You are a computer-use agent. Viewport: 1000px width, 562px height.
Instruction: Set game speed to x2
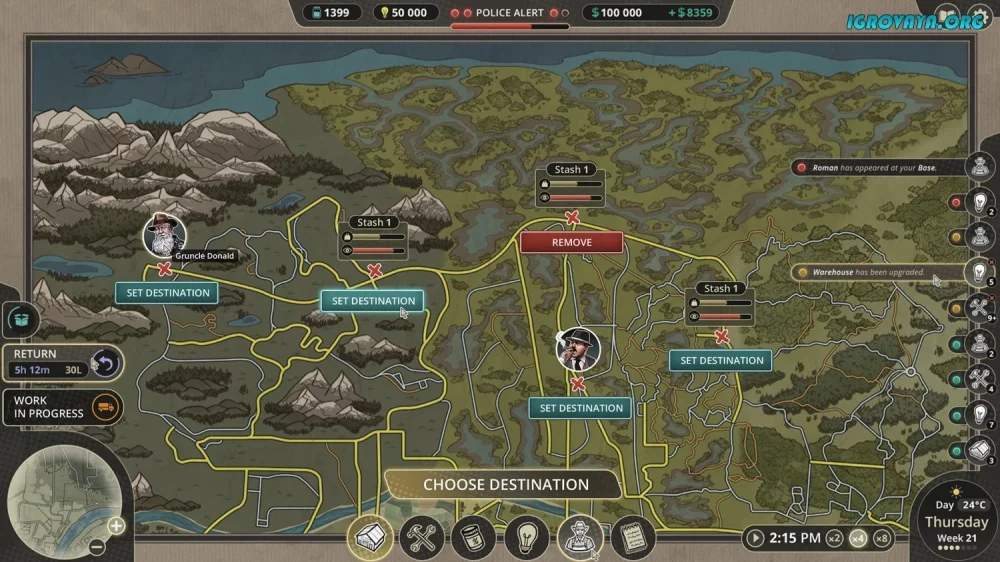point(831,538)
